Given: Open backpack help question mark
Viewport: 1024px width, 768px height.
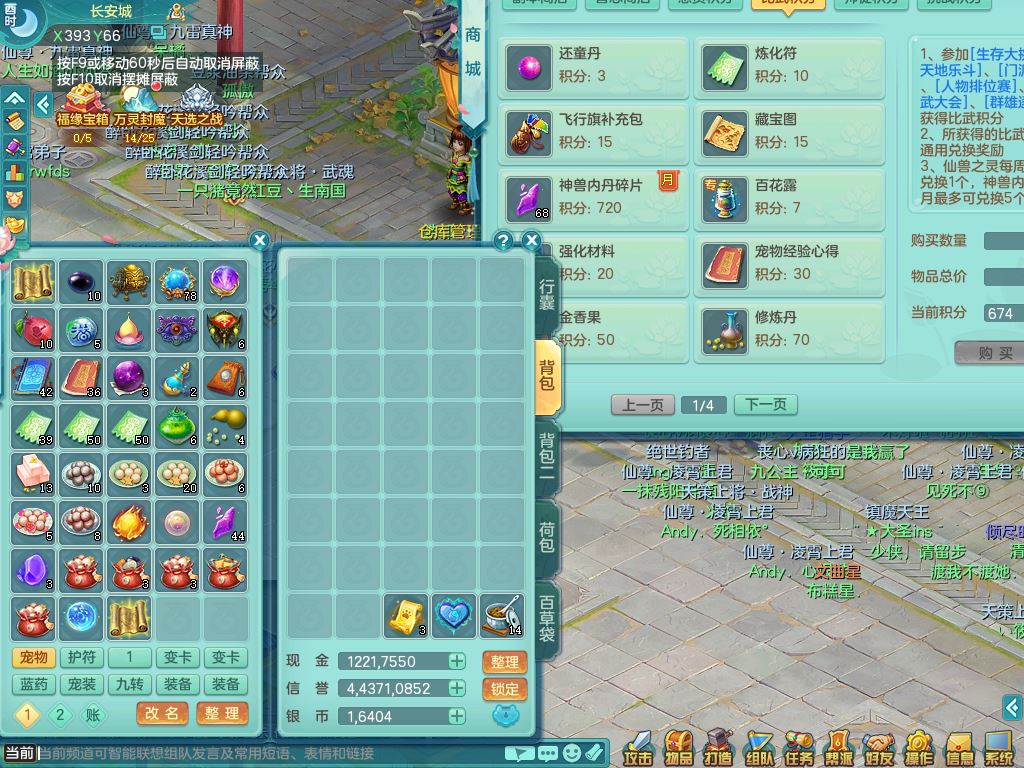Looking at the screenshot, I should [x=504, y=241].
